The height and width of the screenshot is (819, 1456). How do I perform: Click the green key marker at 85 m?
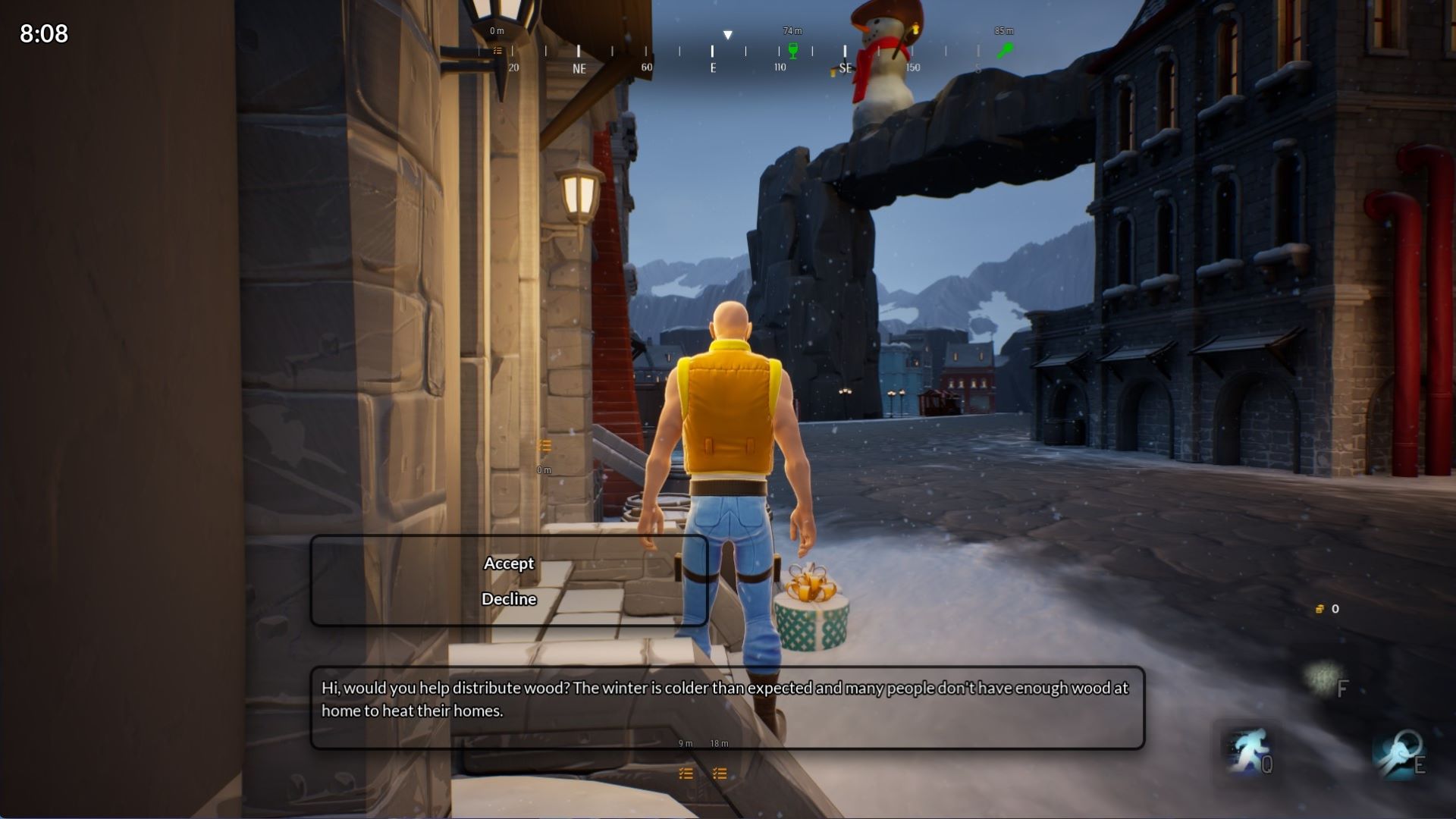click(x=1006, y=49)
